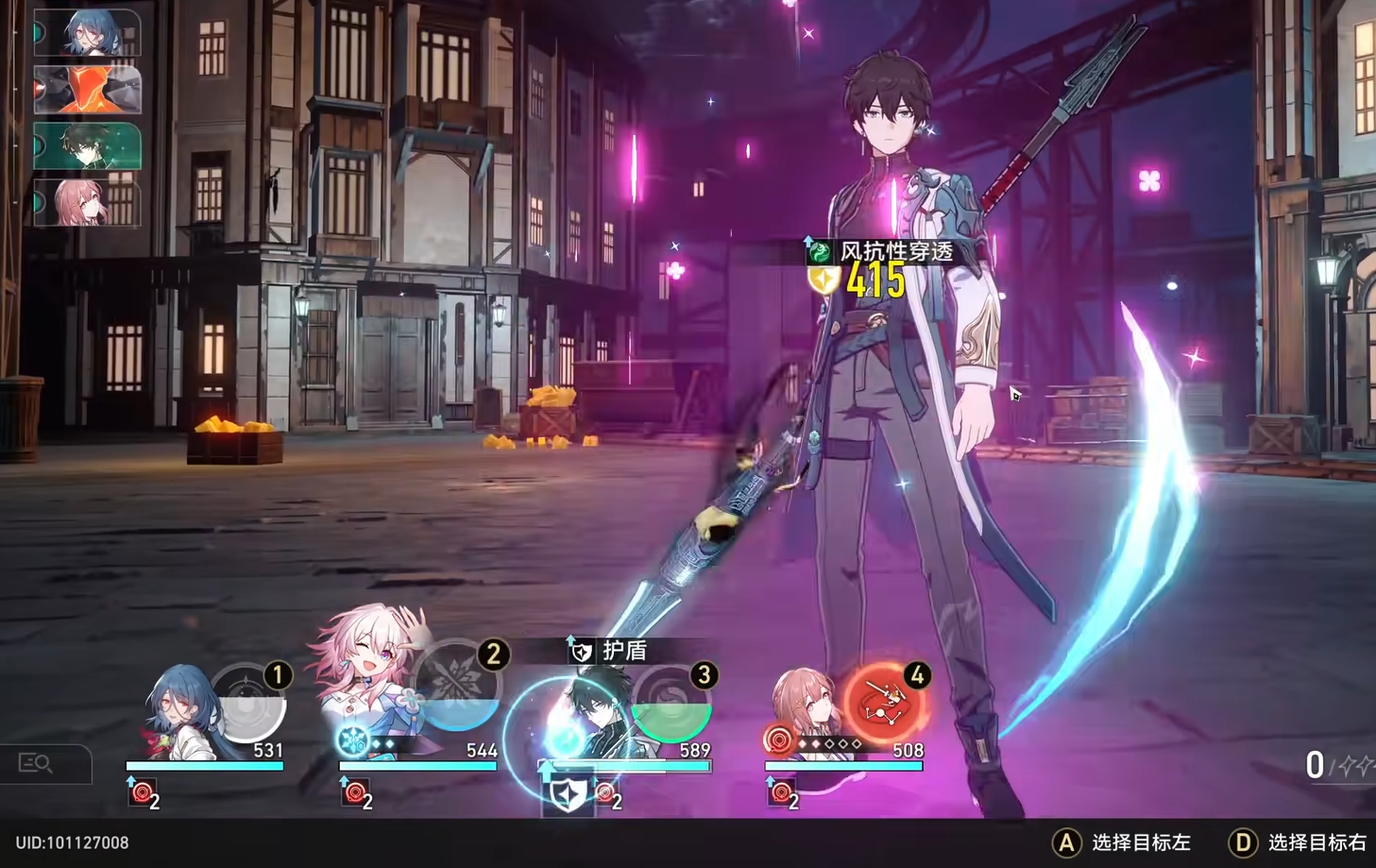Select the last turn order portrait
1376x868 pixels.
click(87, 203)
